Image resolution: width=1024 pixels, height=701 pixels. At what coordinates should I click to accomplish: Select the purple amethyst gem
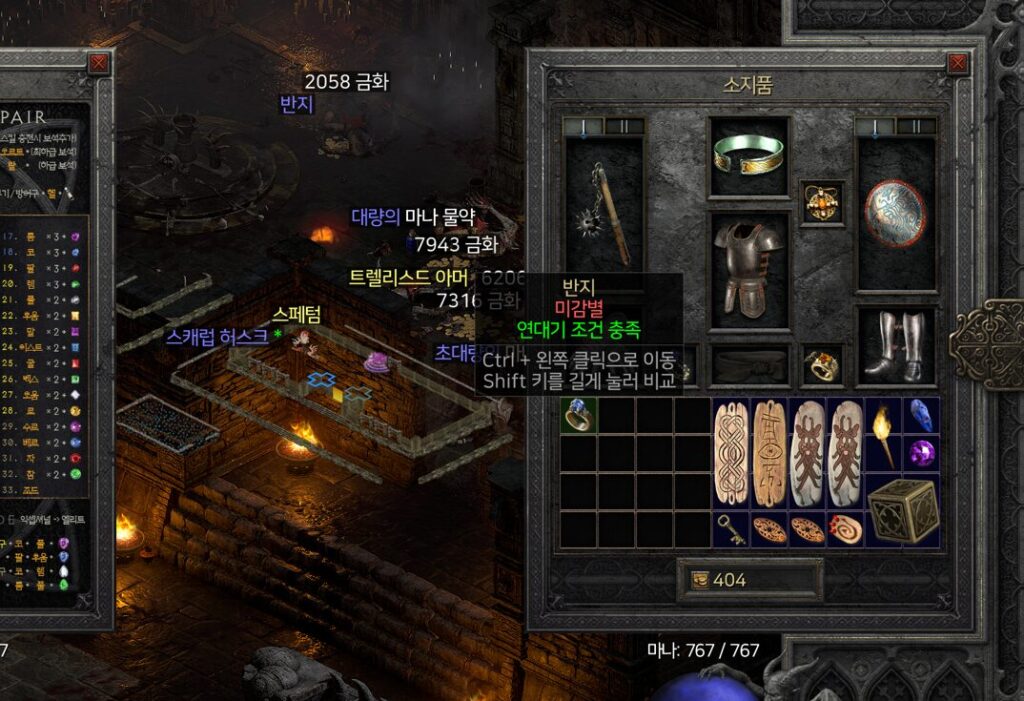920,452
